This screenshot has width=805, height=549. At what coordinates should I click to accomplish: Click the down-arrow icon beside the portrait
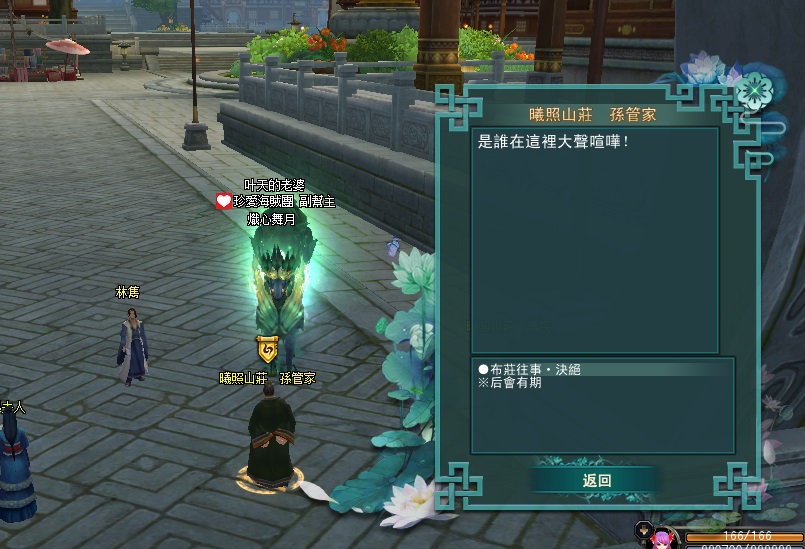(x=643, y=528)
